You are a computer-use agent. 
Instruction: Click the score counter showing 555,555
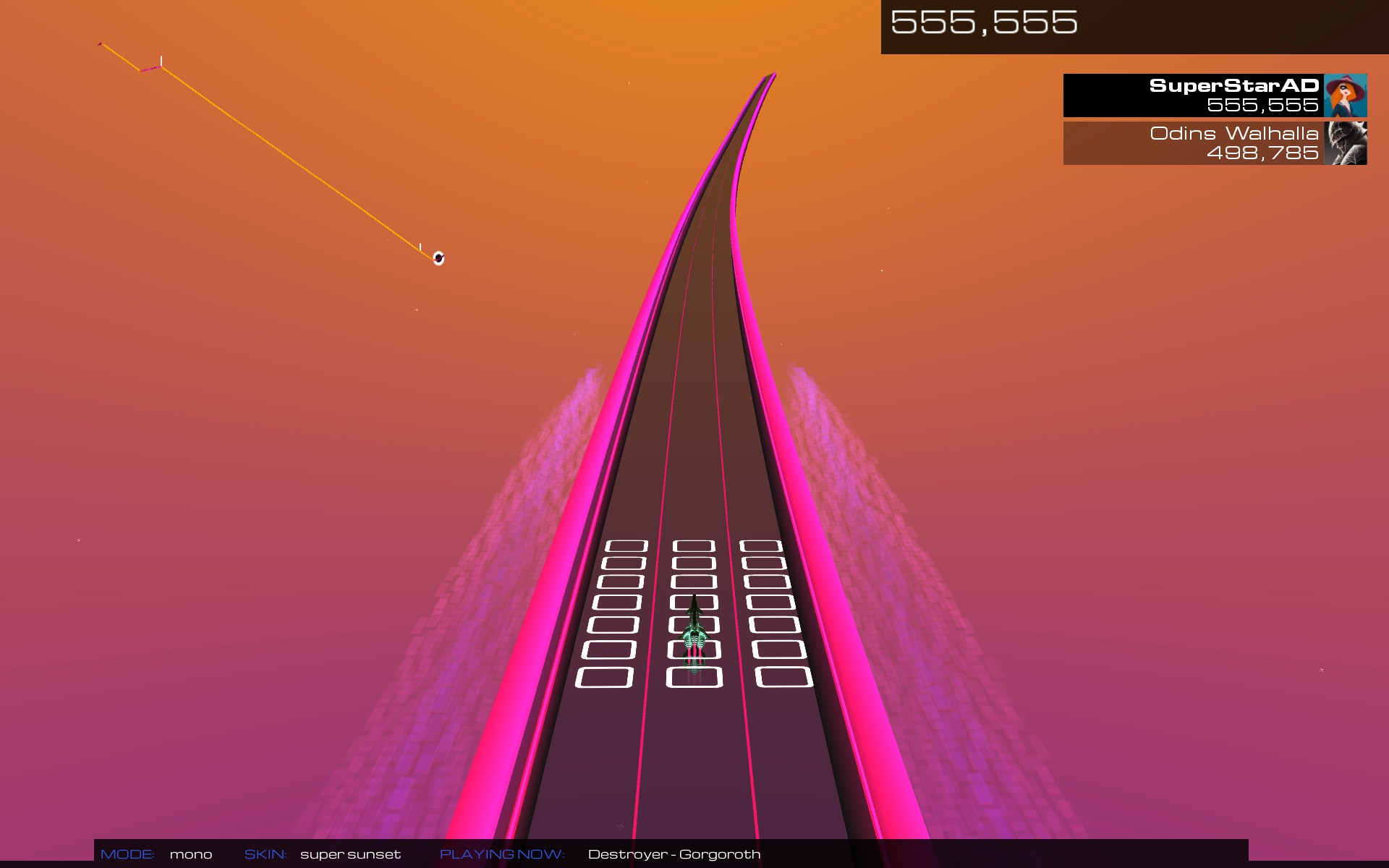[x=982, y=22]
